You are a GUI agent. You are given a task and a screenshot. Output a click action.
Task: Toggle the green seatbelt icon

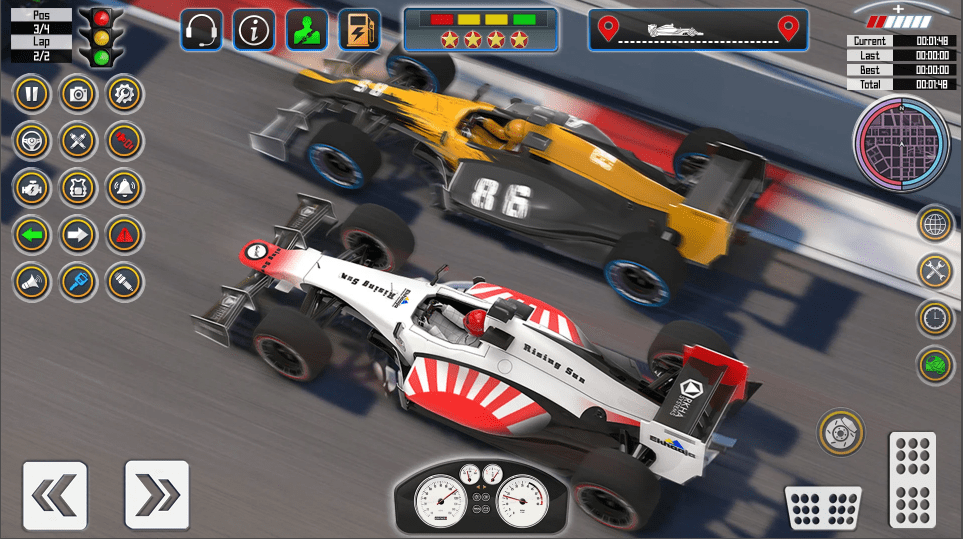(306, 30)
